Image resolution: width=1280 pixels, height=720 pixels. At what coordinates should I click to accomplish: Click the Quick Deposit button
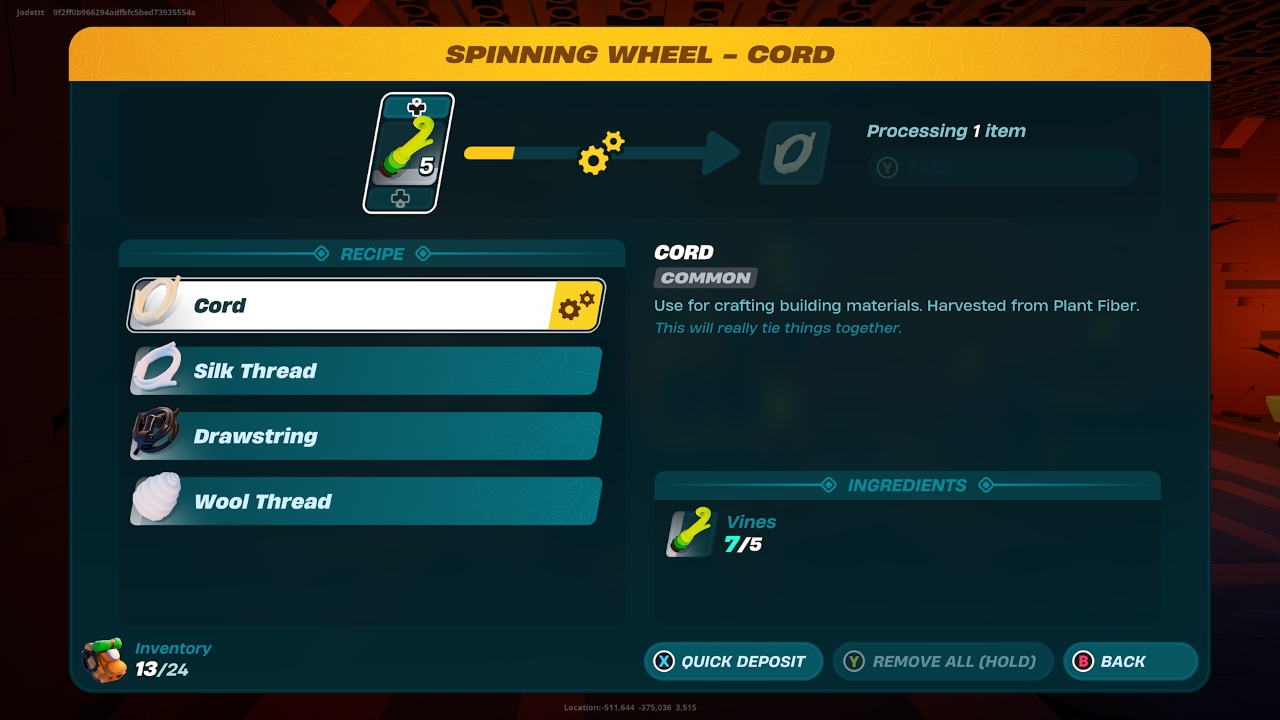click(733, 661)
